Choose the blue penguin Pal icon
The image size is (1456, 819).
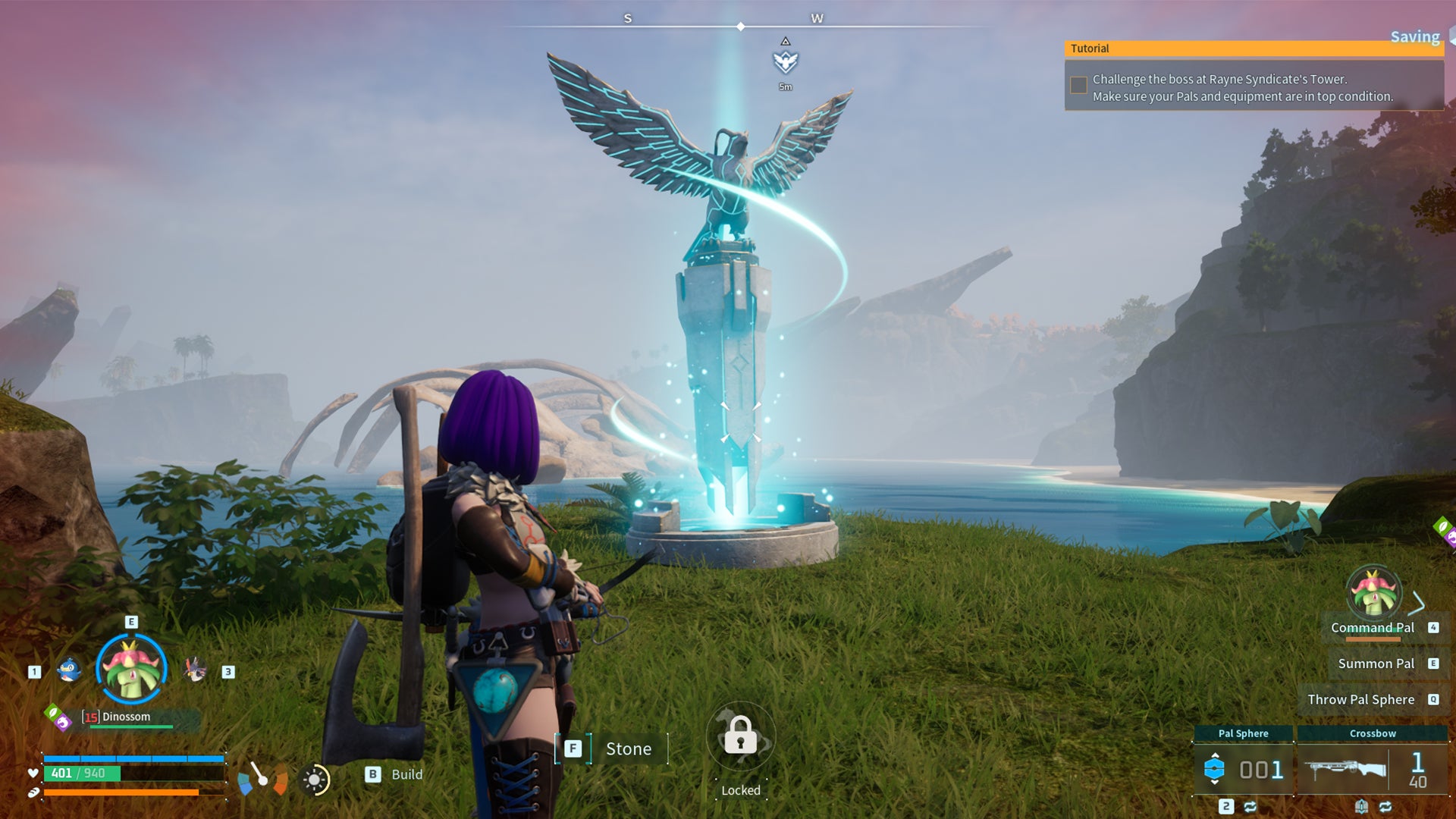[69, 670]
